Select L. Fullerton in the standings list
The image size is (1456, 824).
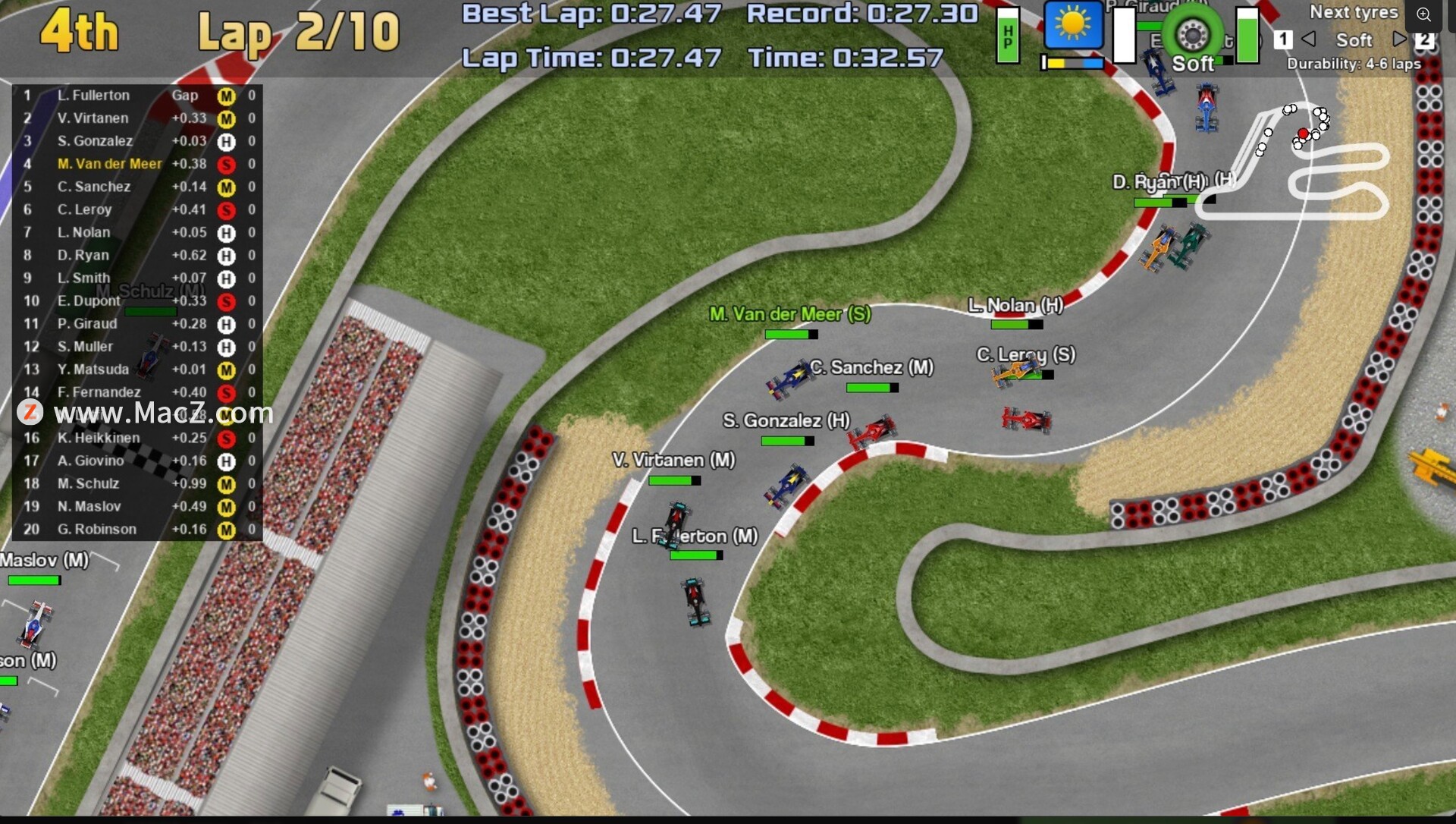tap(93, 96)
